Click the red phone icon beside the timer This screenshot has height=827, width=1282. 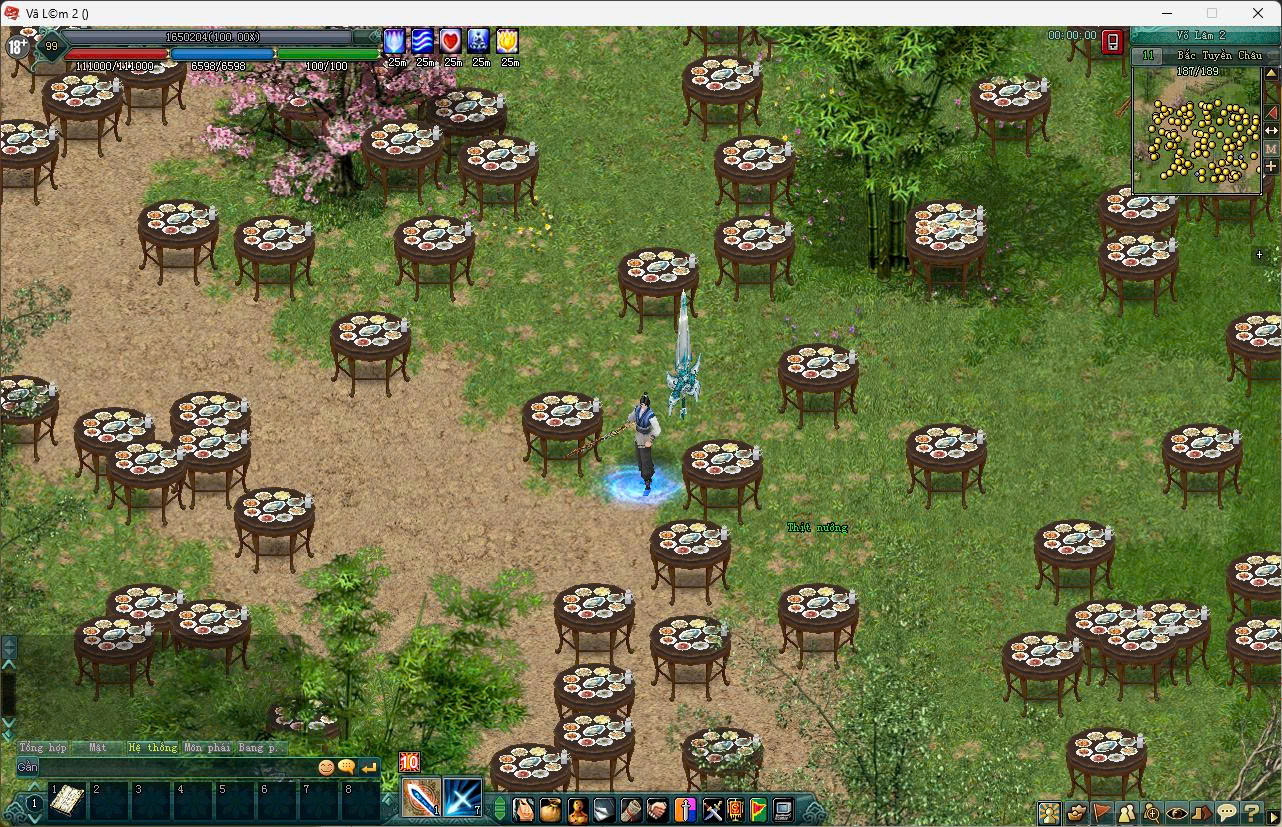point(1112,41)
